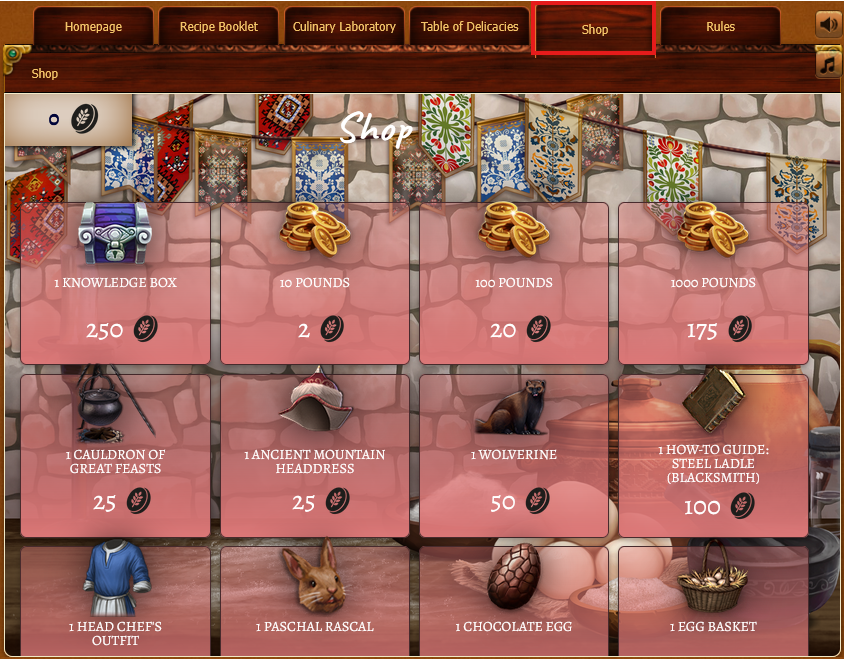The image size is (844, 659).
Task: Go to the Culinary Laboratory tab
Action: tap(344, 27)
